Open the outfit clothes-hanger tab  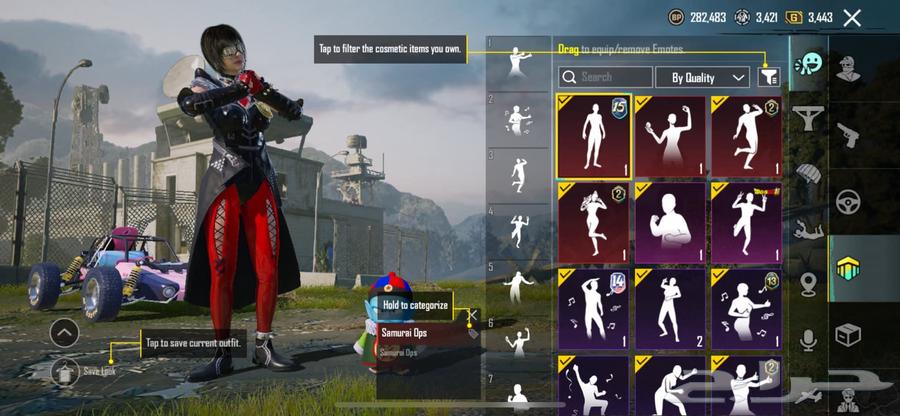[x=808, y=118]
